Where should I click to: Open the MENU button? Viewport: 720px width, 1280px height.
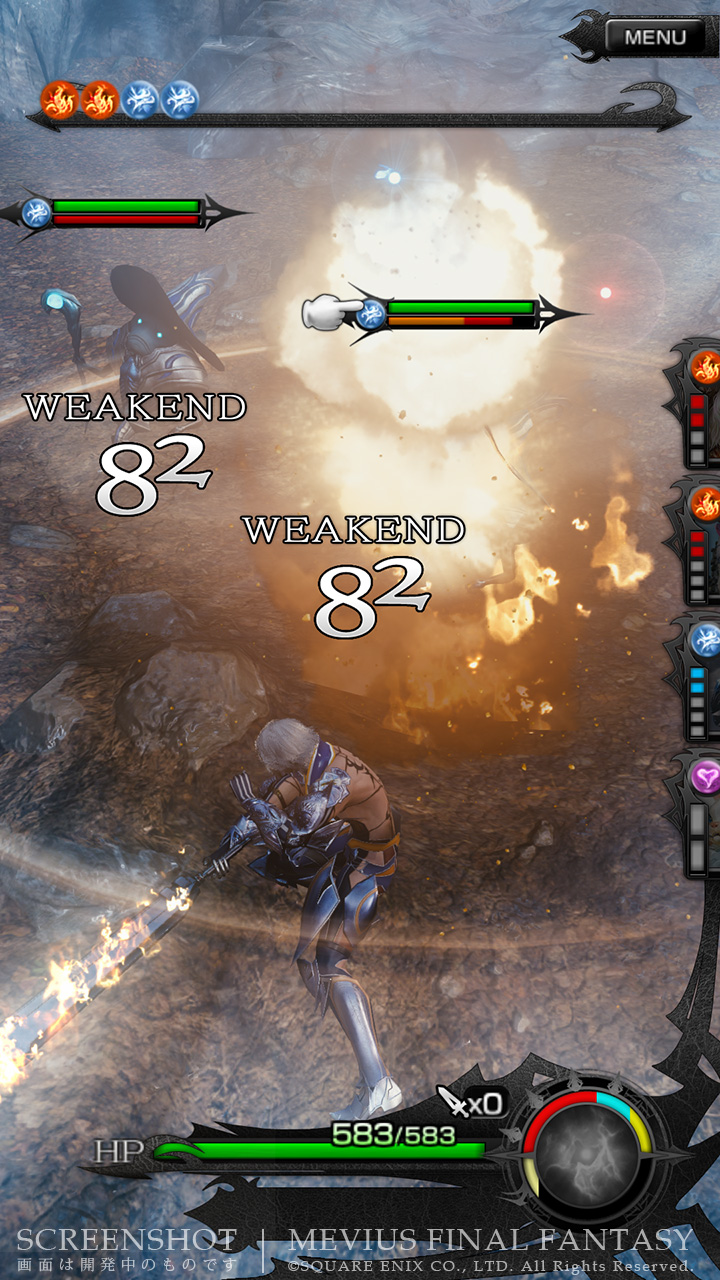655,38
